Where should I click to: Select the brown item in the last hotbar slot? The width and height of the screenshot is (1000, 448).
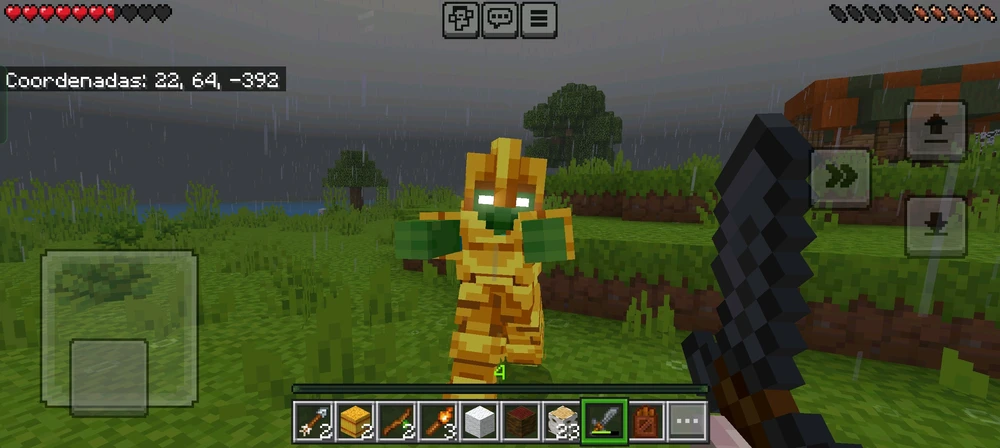647,420
